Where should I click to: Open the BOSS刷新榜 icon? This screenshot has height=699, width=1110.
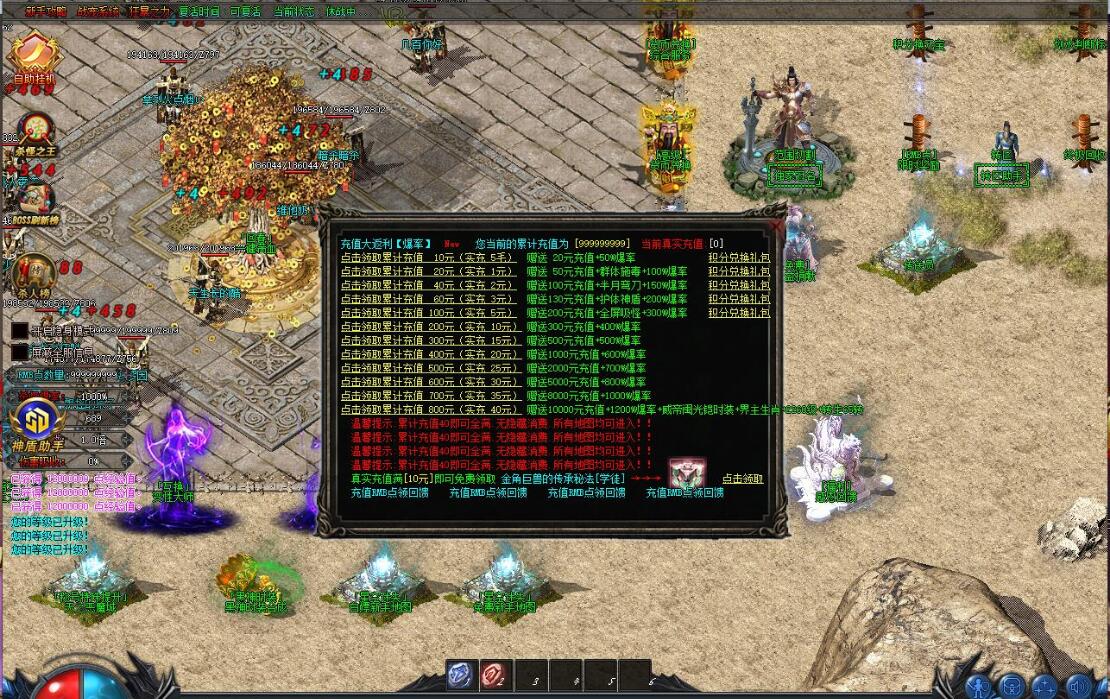click(x=34, y=200)
